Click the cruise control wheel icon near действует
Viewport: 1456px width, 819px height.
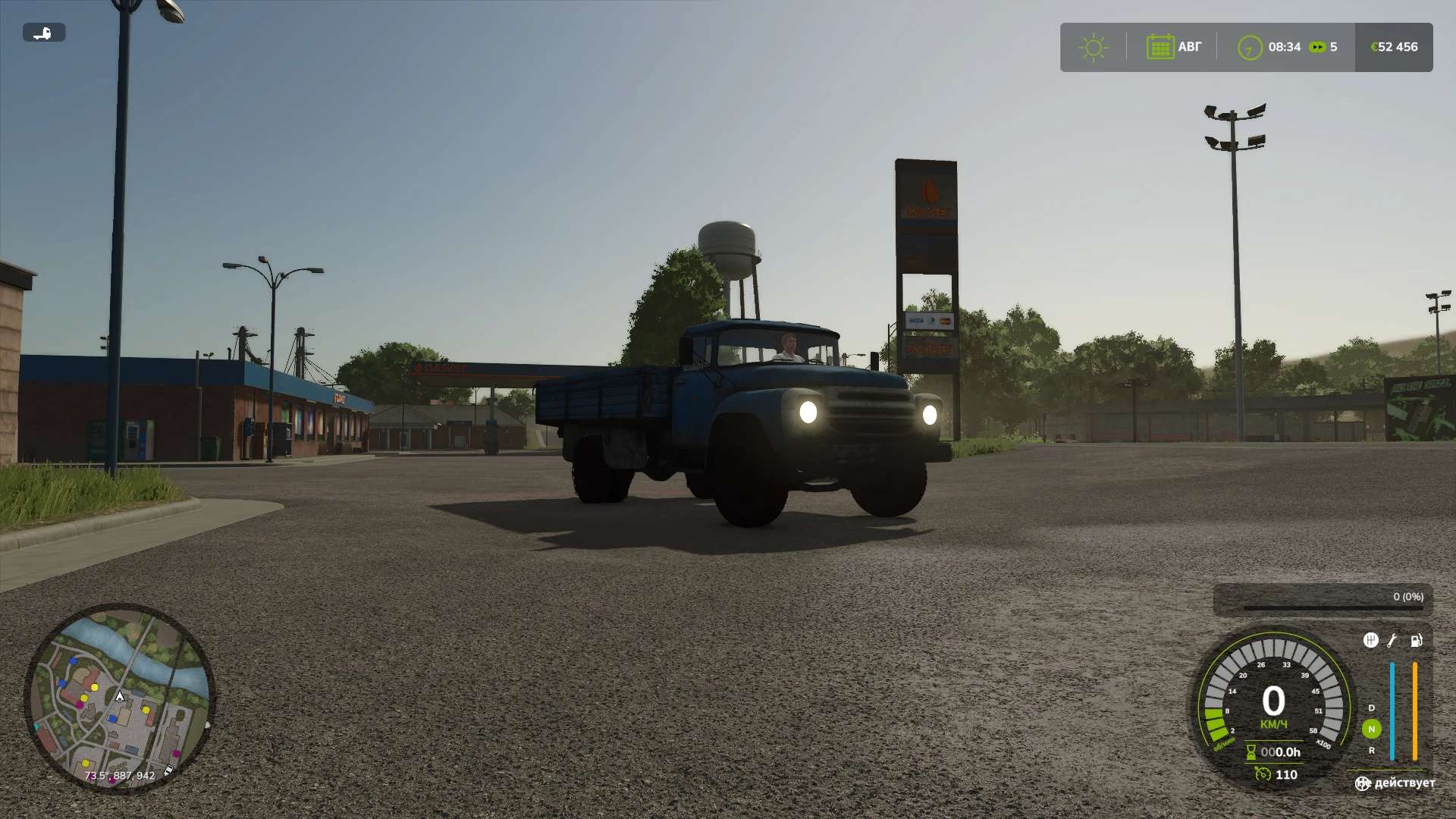(x=1363, y=783)
